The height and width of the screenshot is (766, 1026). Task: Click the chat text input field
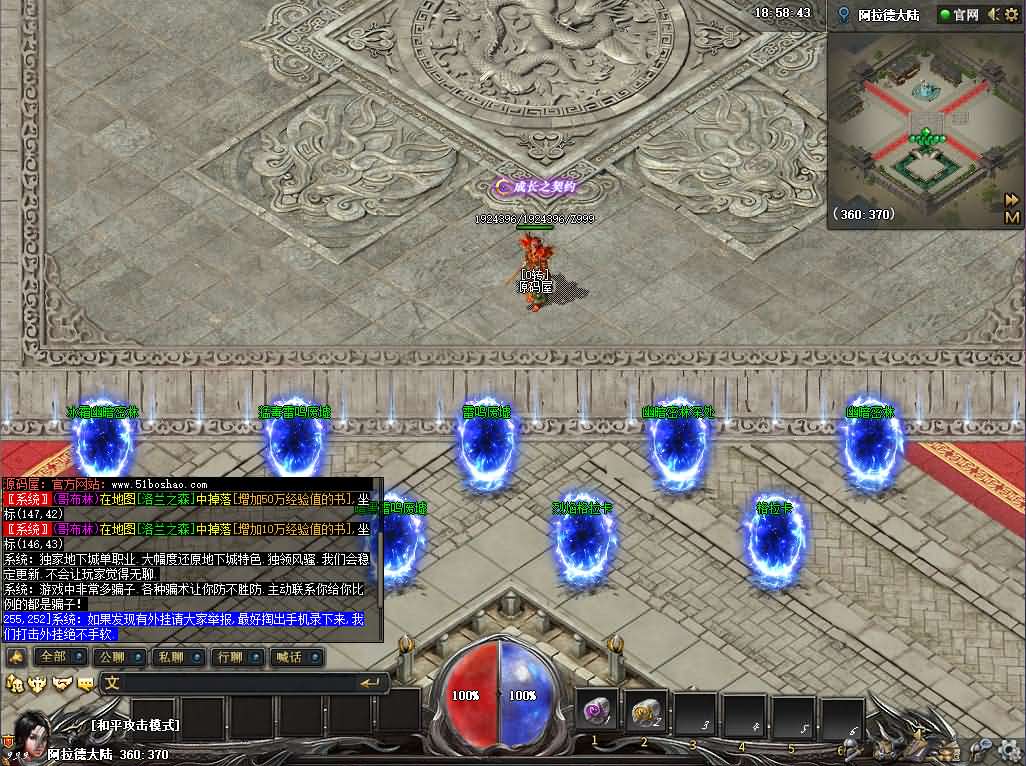pyautogui.click(x=230, y=683)
